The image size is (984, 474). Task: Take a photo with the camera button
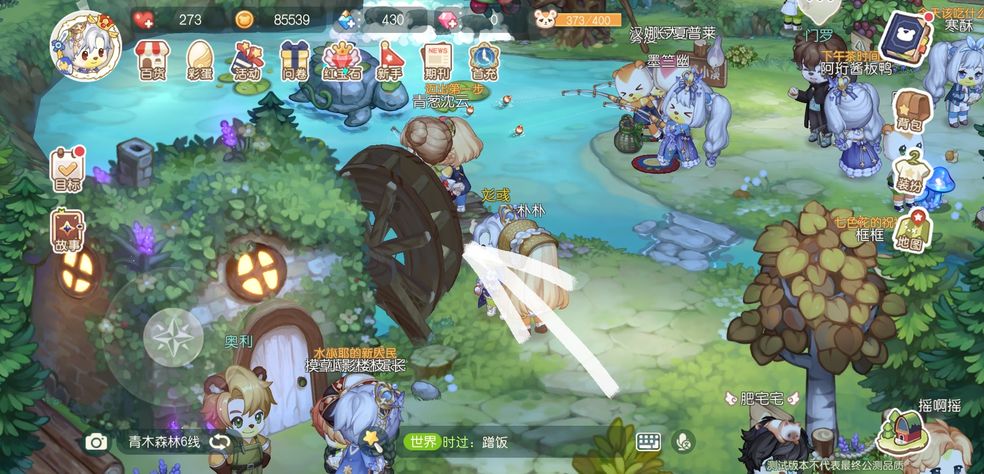96,442
